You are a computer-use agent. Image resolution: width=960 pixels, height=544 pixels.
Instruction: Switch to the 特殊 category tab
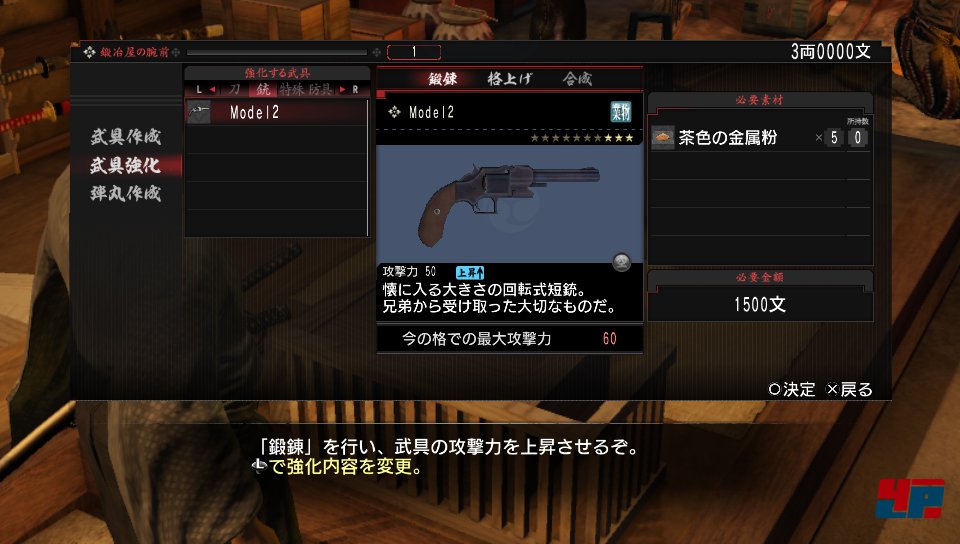coord(291,90)
